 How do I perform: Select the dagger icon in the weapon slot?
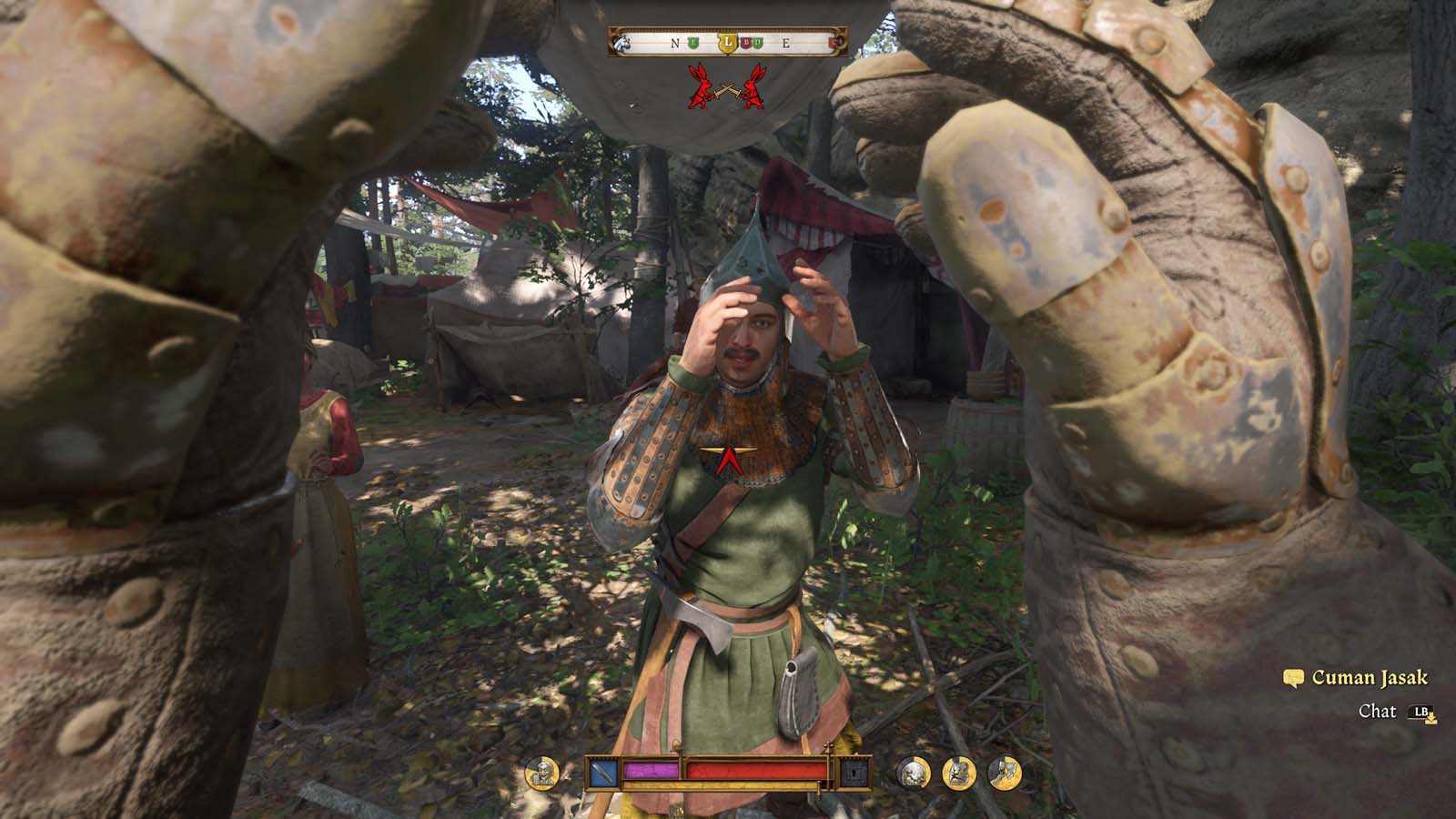602,772
